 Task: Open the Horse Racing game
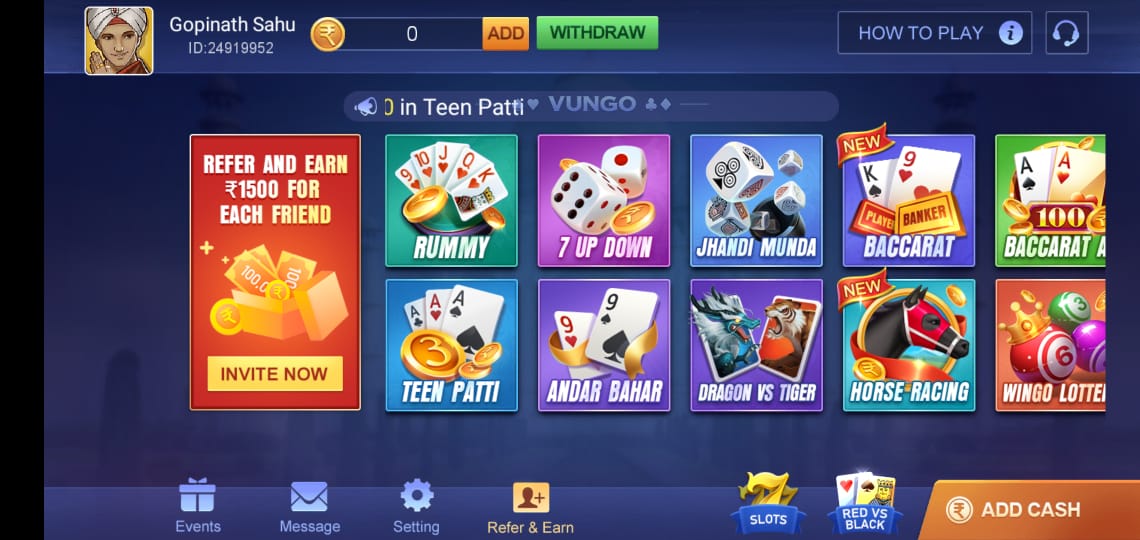click(908, 345)
